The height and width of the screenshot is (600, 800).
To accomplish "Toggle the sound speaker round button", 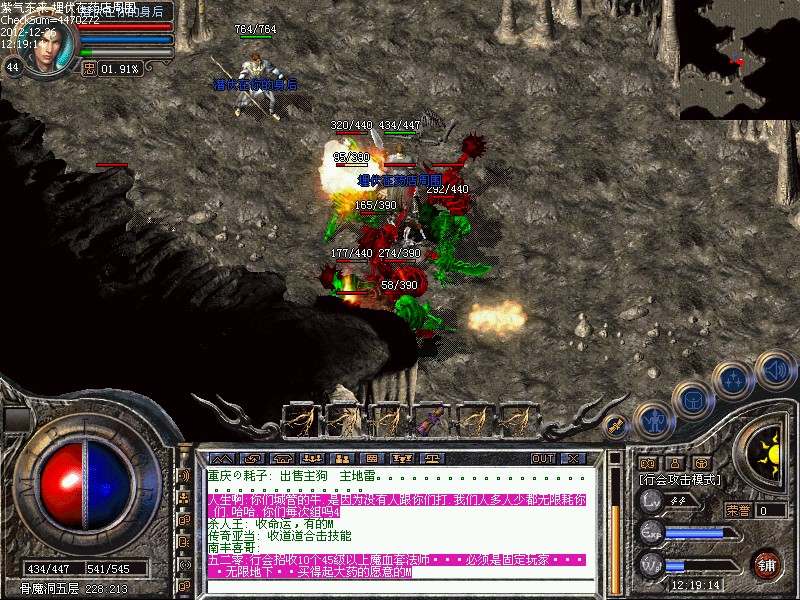I will (x=774, y=368).
